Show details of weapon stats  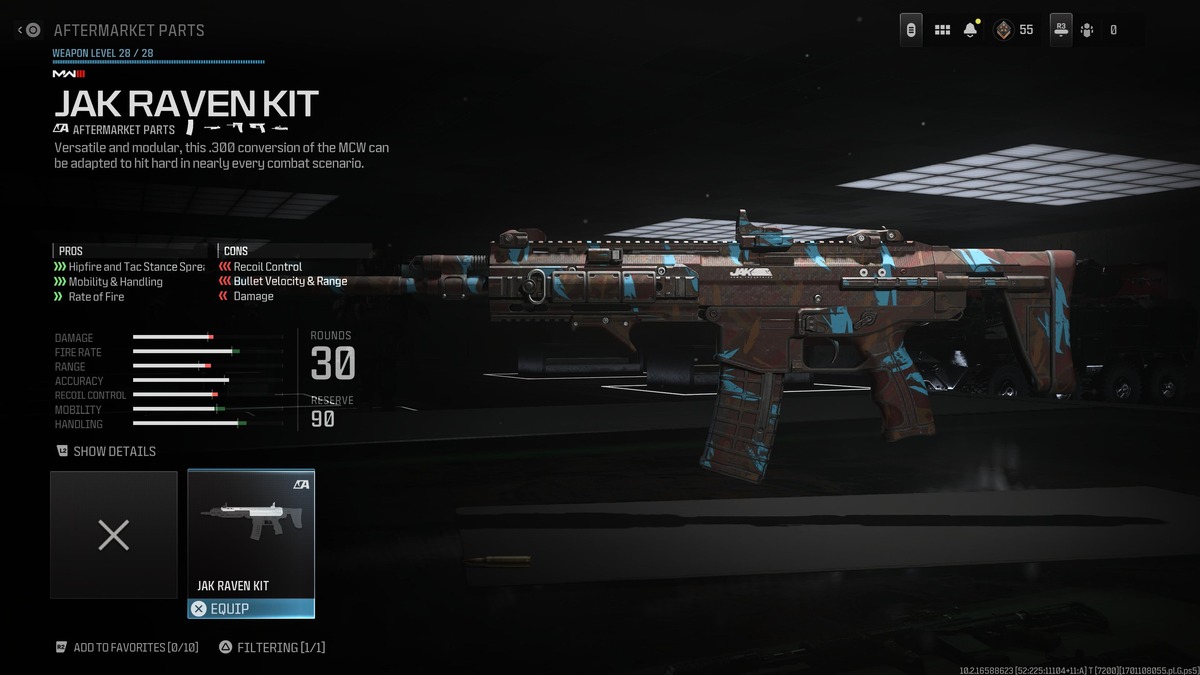click(x=106, y=451)
